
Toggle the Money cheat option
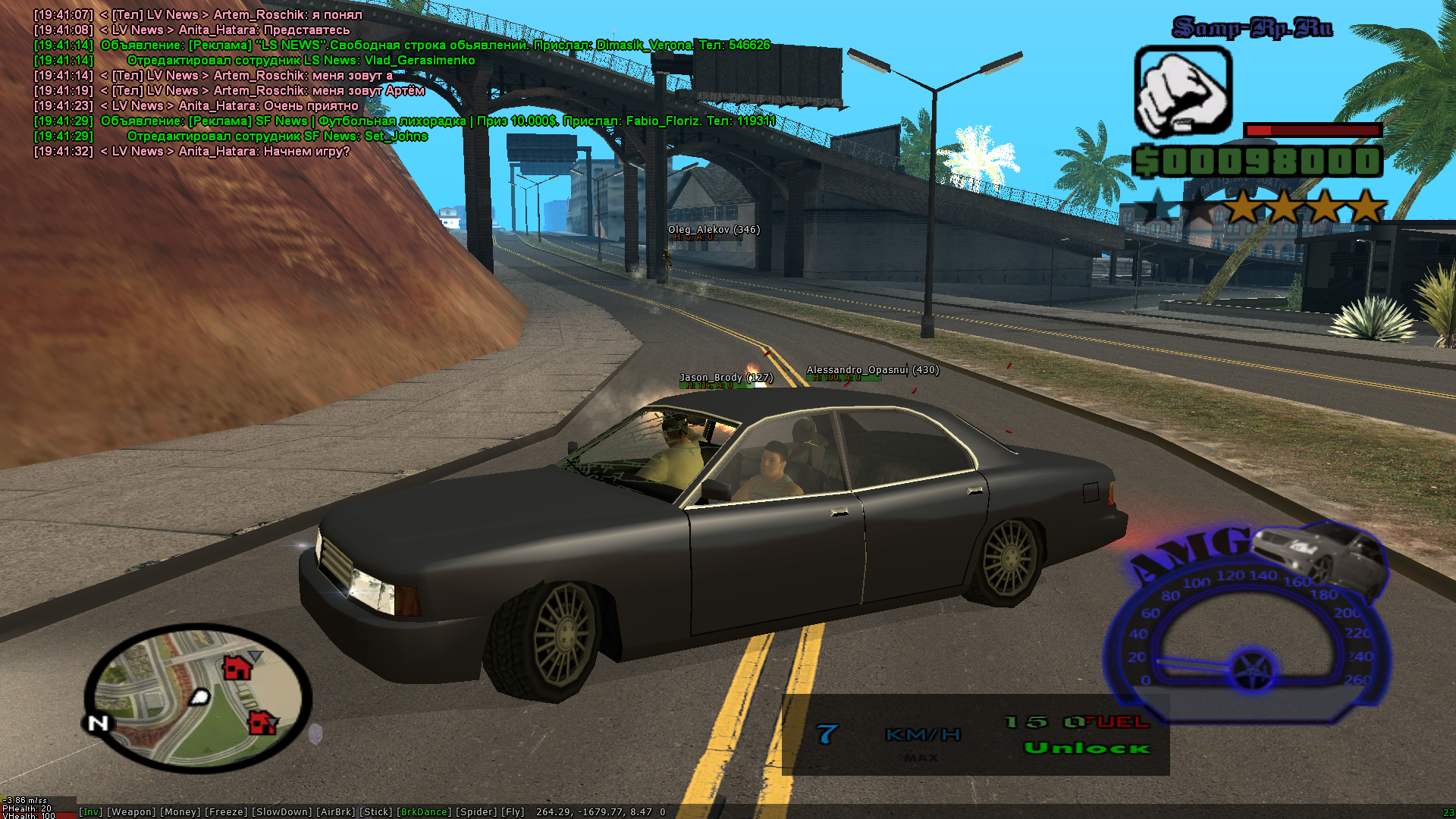coord(180,812)
